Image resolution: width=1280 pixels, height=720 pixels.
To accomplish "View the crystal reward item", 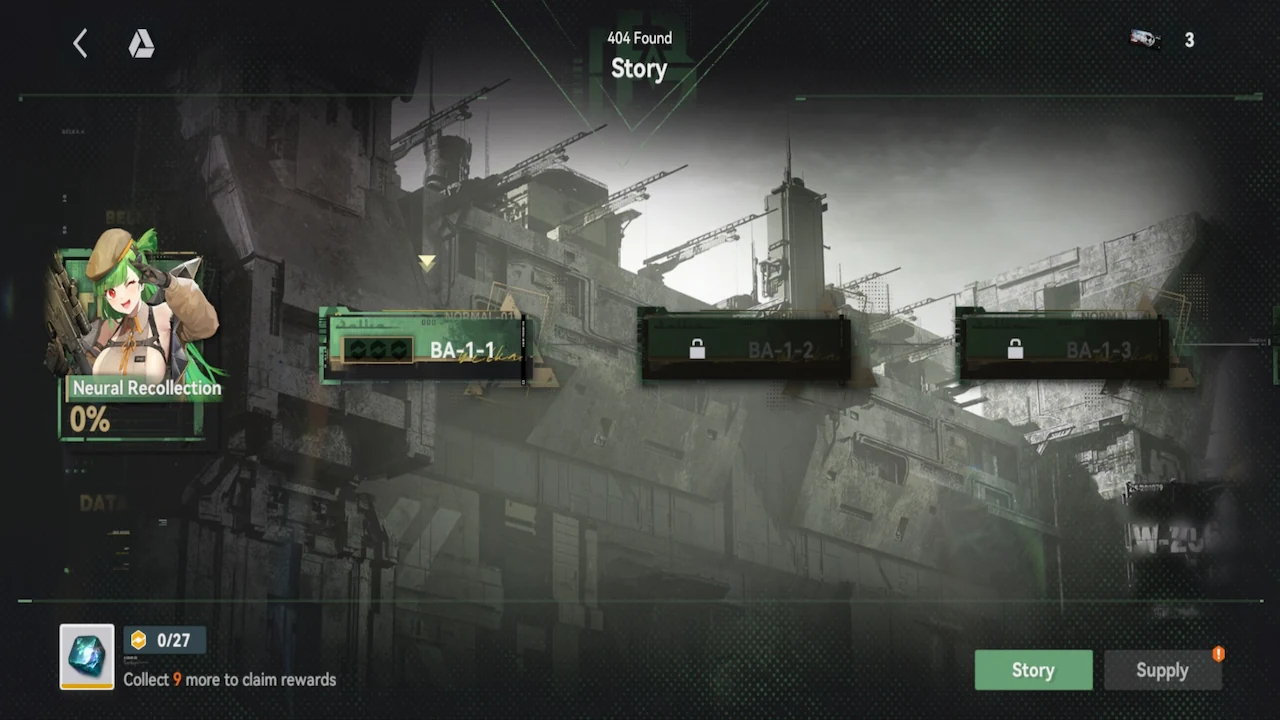I will (x=87, y=657).
